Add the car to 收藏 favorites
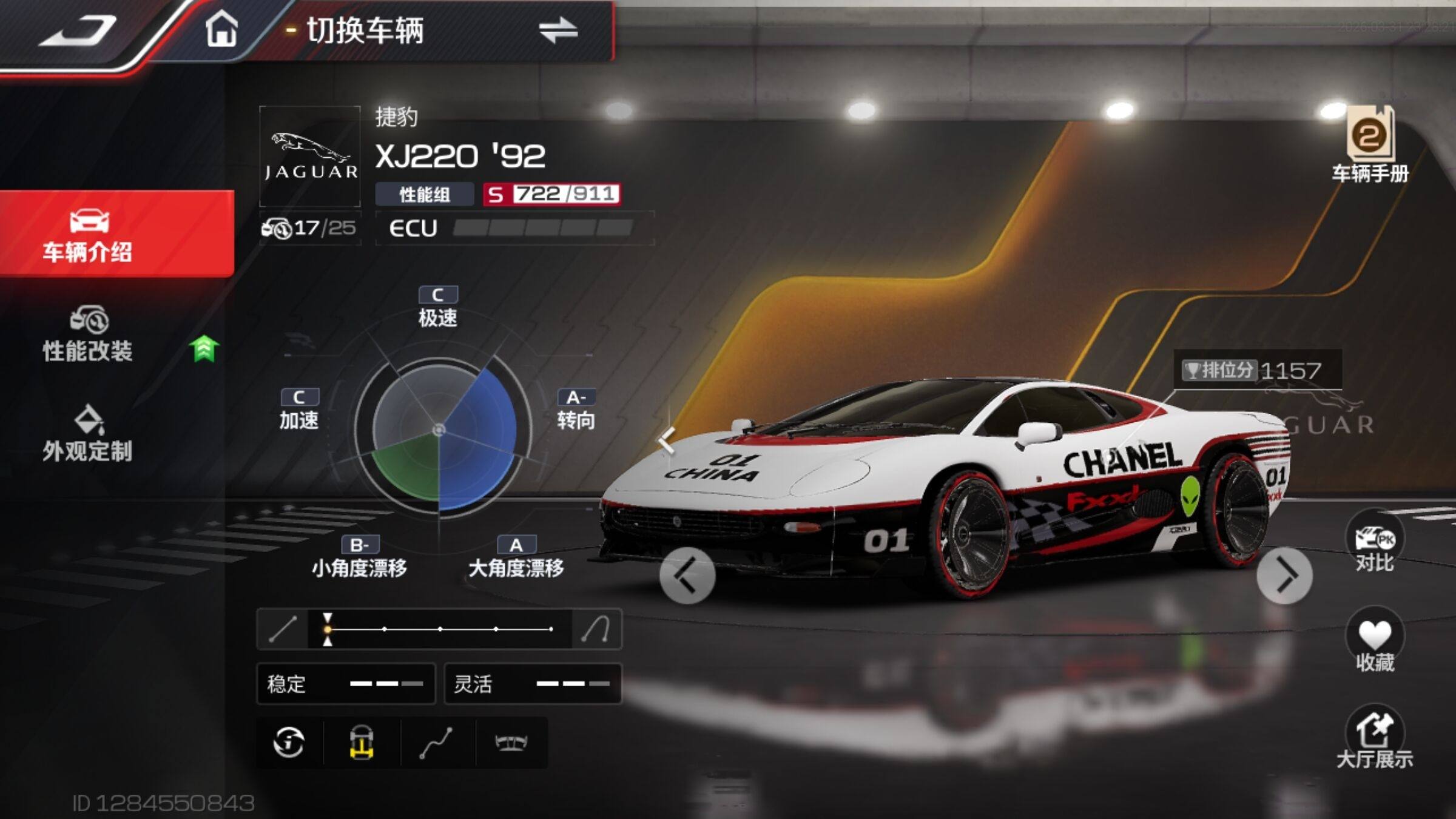The image size is (1456, 819). [x=1374, y=643]
